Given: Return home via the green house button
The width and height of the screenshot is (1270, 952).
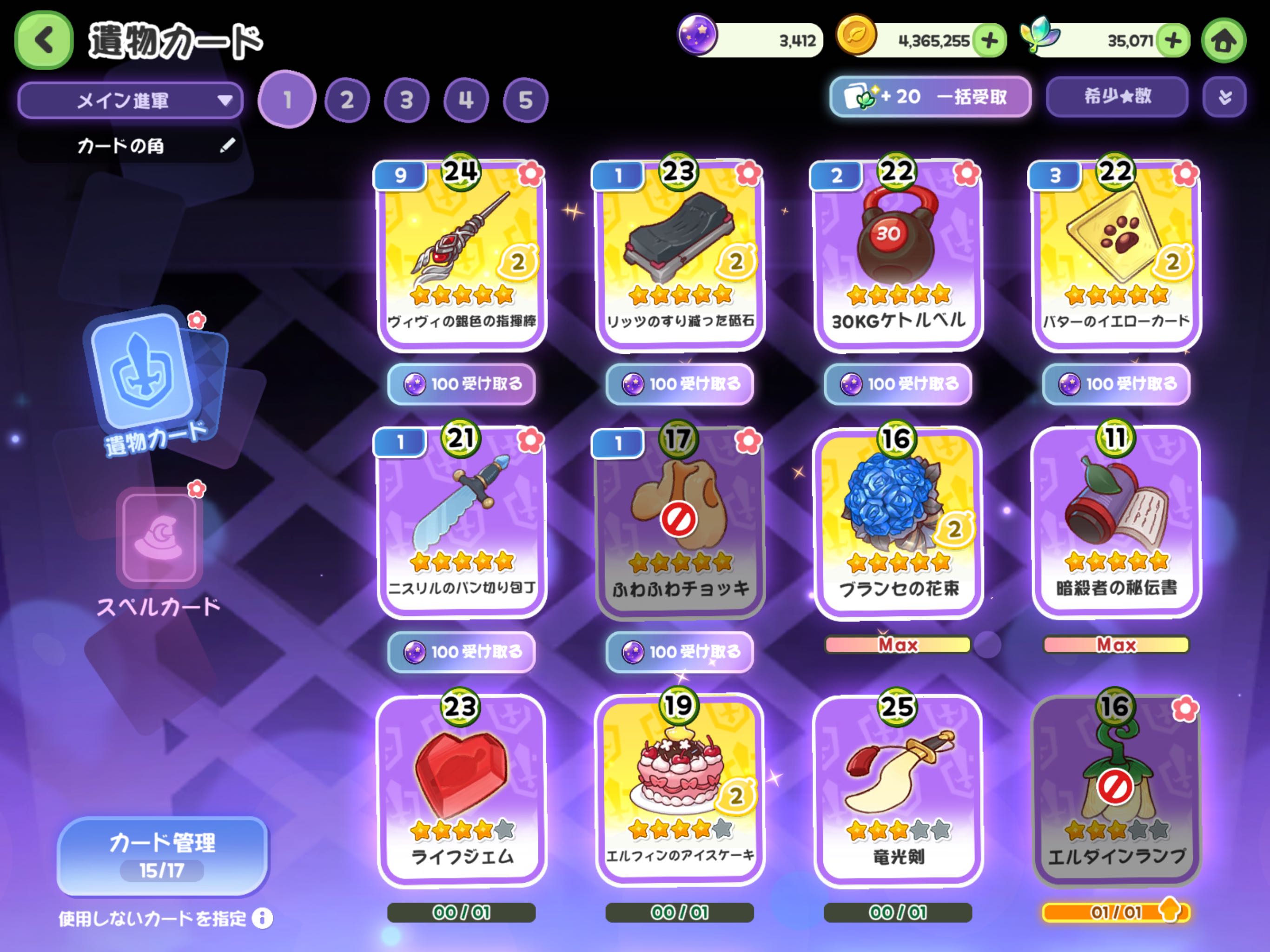Looking at the screenshot, I should (x=1224, y=41).
